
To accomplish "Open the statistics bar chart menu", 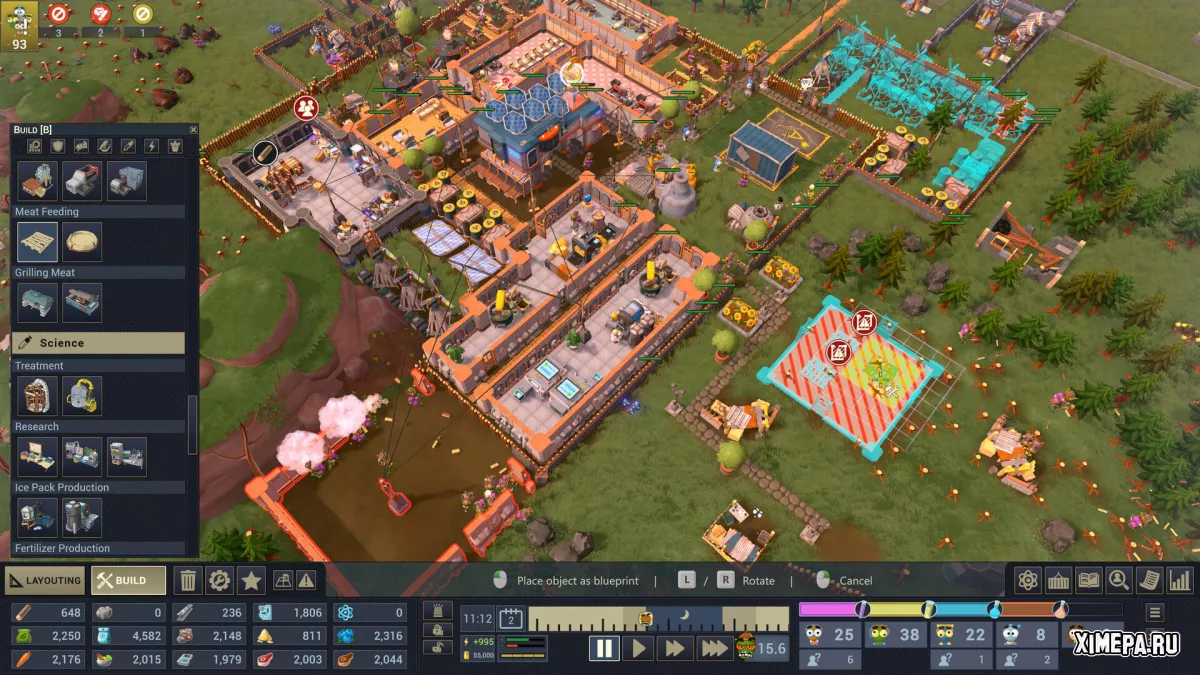I will [1180, 580].
